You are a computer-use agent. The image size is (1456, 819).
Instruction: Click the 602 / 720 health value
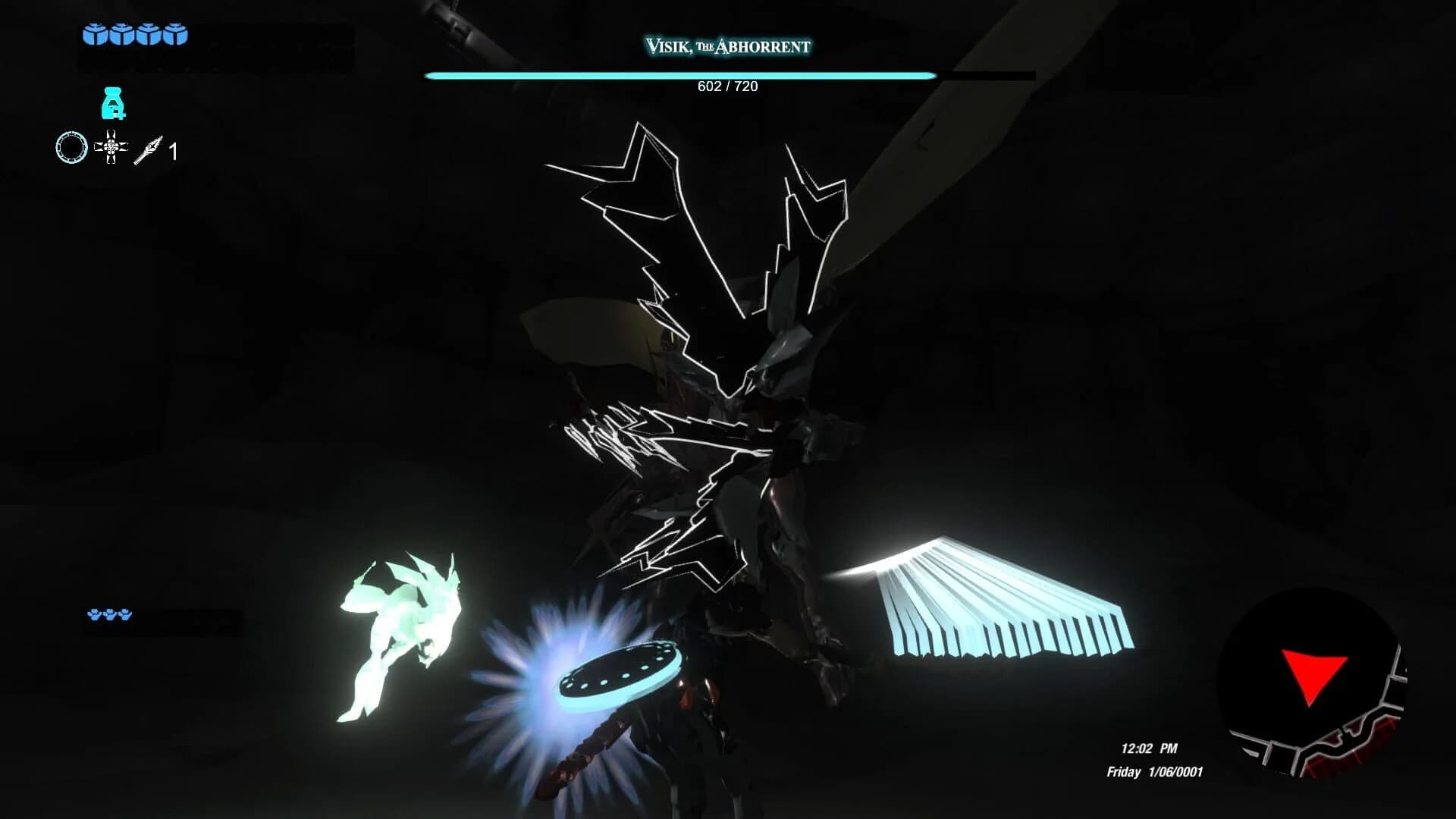(x=728, y=86)
